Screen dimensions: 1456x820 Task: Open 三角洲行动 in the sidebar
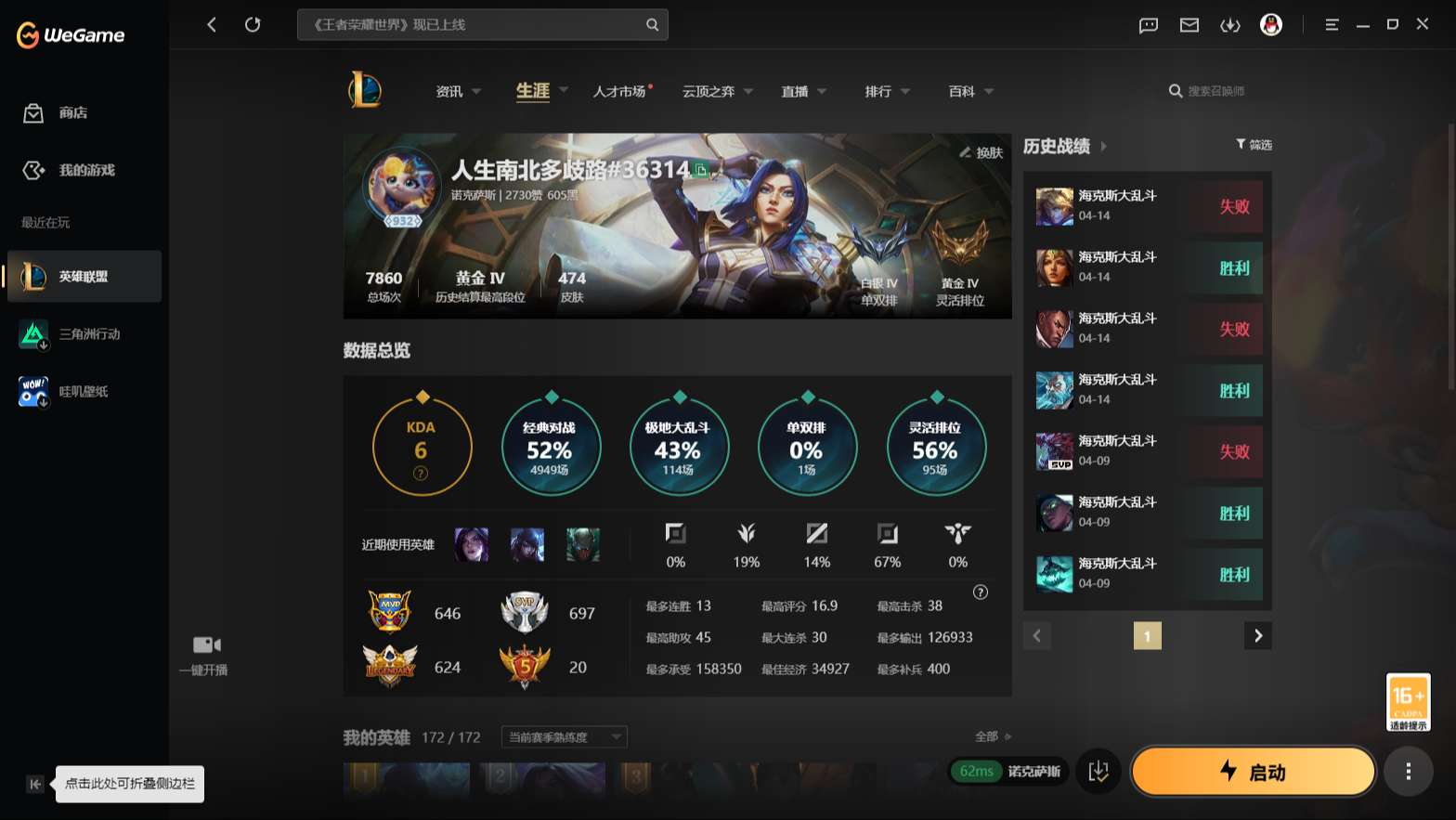[84, 333]
